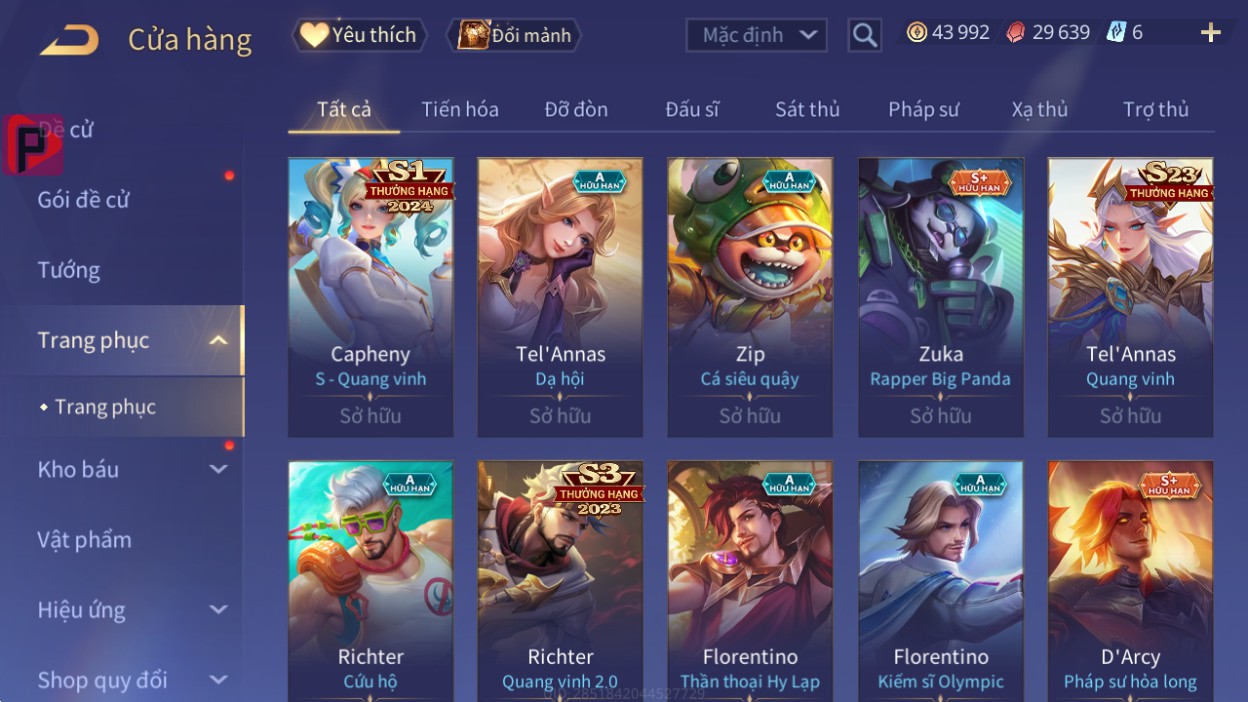The height and width of the screenshot is (702, 1248).
Task: Choose the Pháp sư tab
Action: 923,110
